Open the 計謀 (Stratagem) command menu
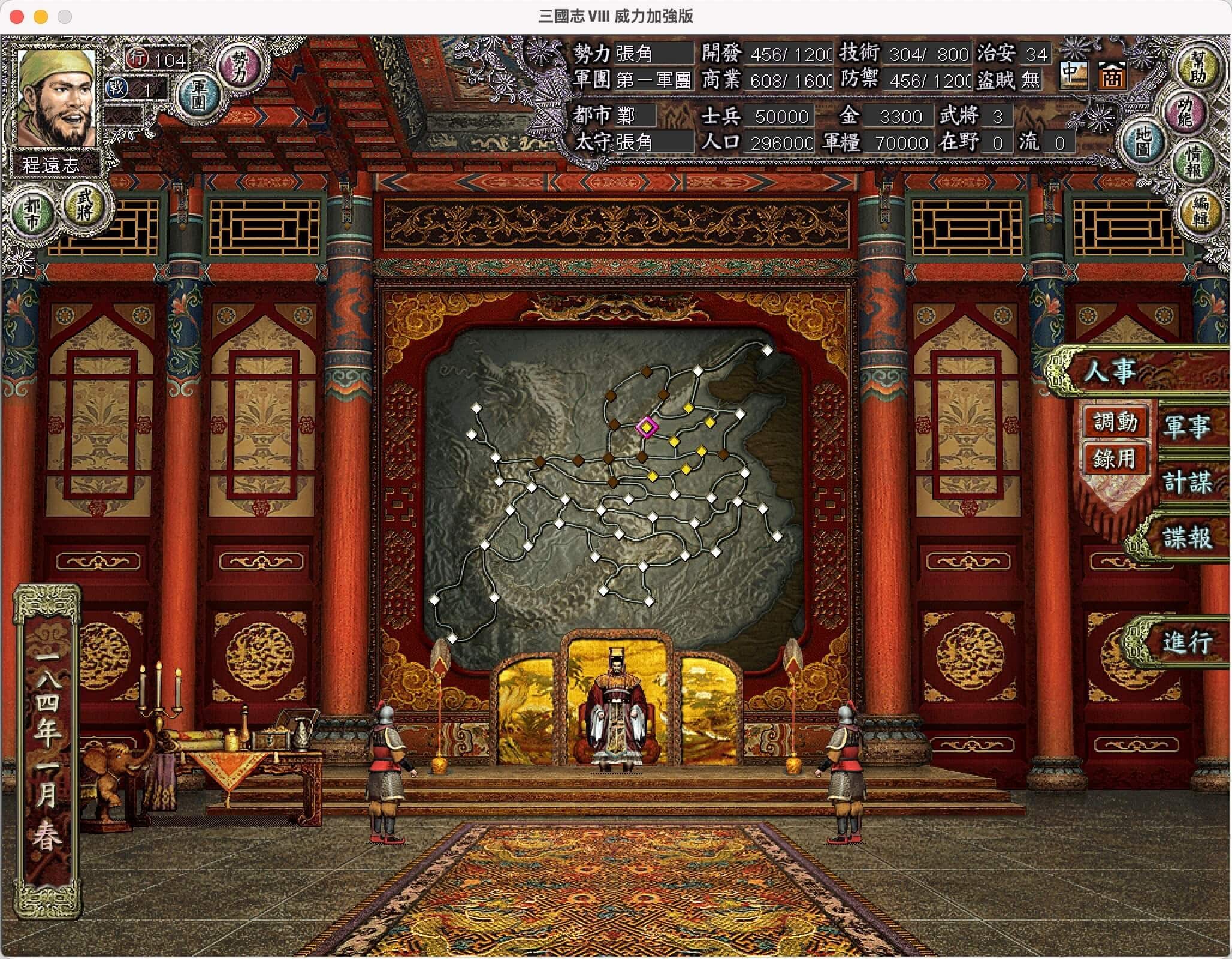Screen dimensions: 1232x959 pyautogui.click(x=1186, y=482)
